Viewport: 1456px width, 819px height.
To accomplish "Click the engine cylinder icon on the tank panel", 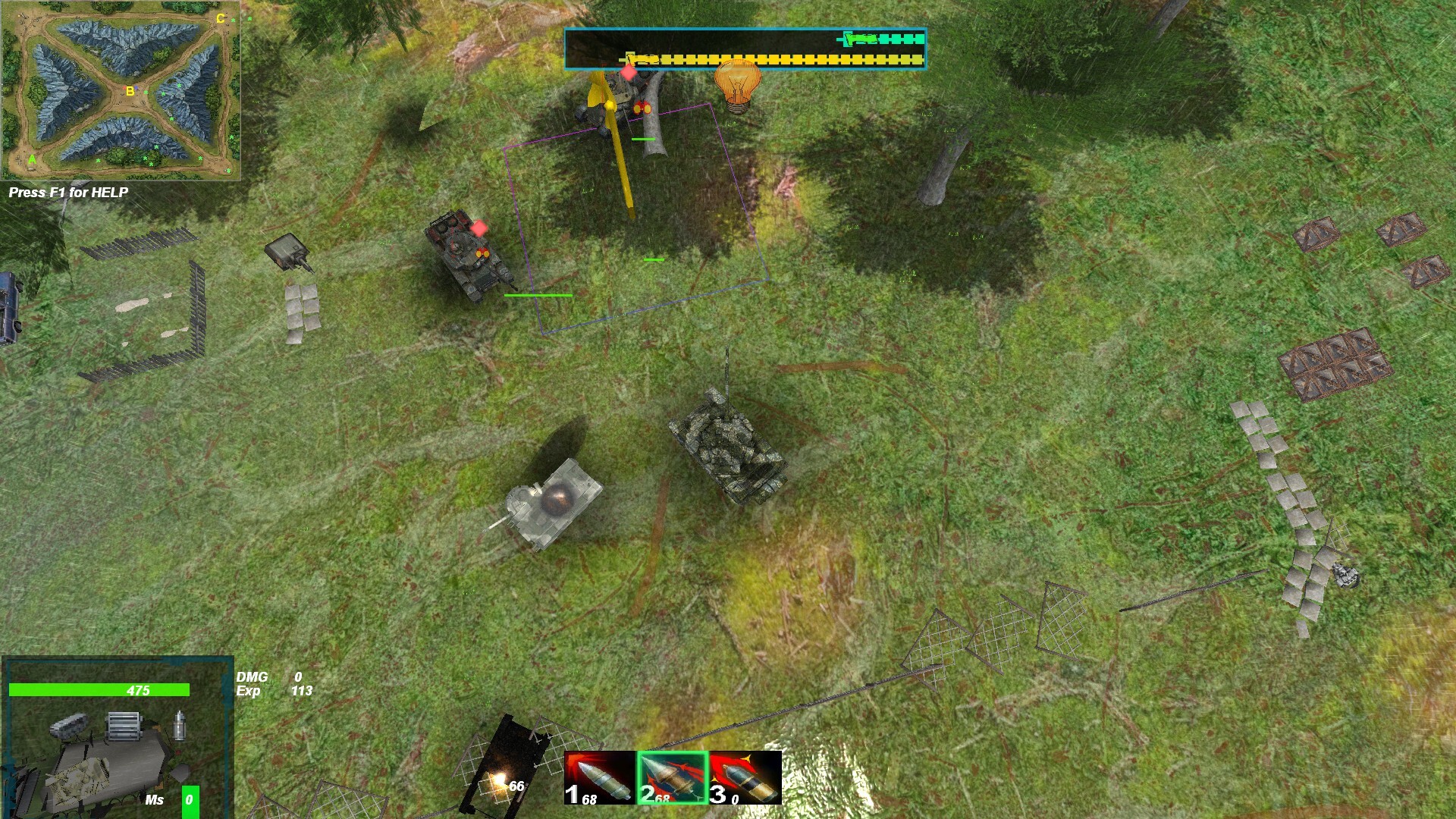I will [124, 726].
